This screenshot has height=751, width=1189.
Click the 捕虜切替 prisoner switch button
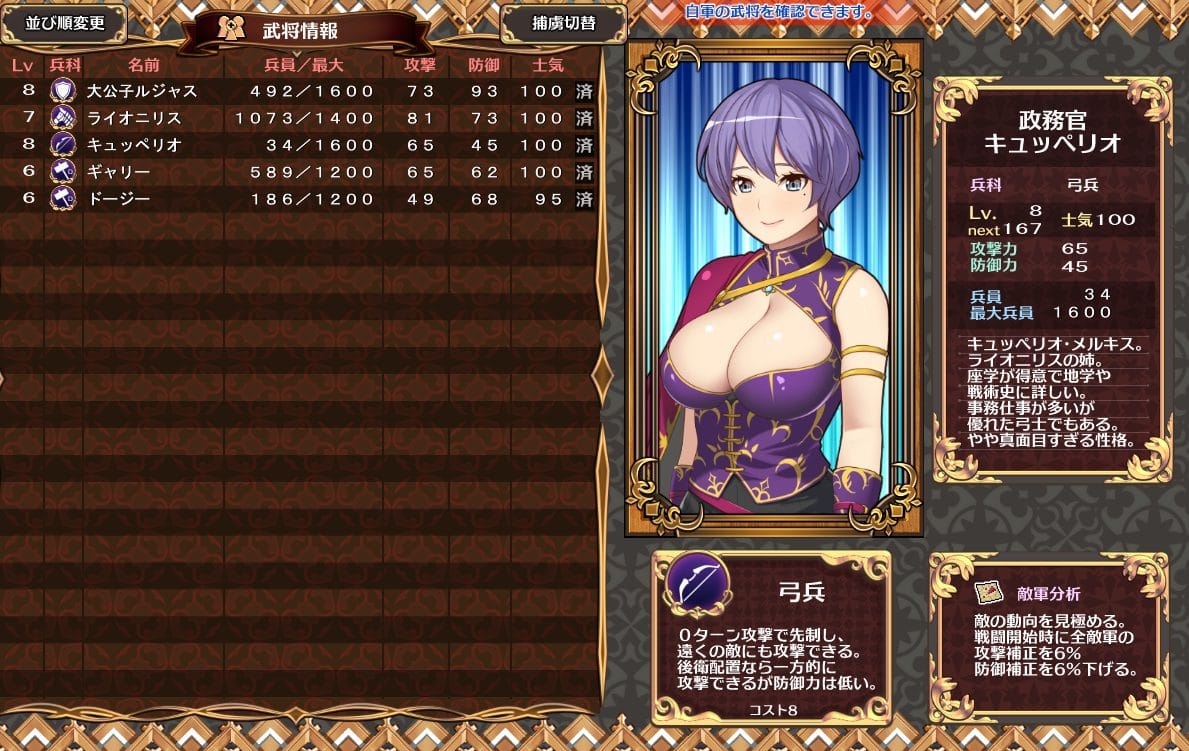pos(563,24)
